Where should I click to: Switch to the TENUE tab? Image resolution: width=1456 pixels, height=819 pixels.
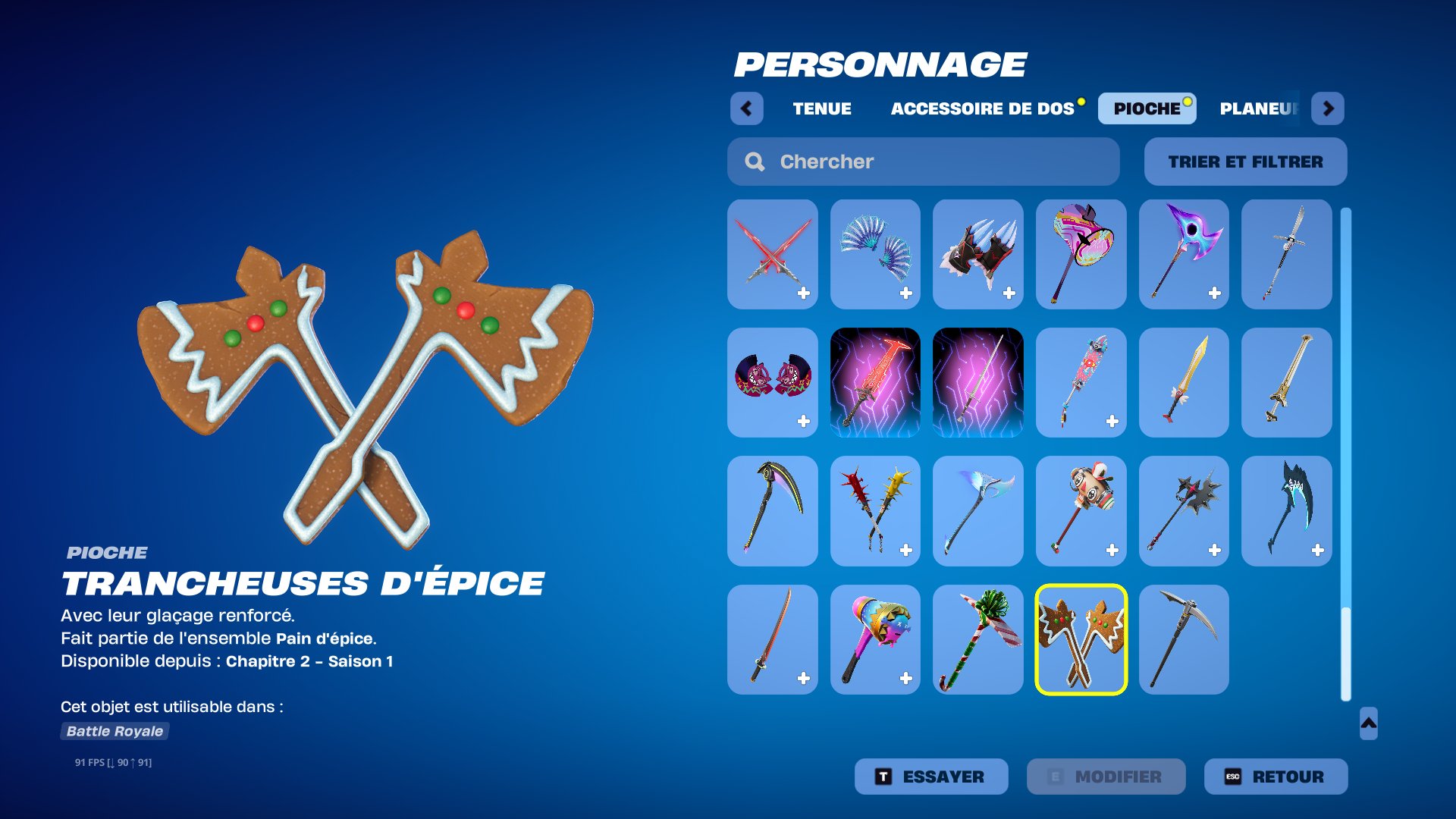pos(821,108)
